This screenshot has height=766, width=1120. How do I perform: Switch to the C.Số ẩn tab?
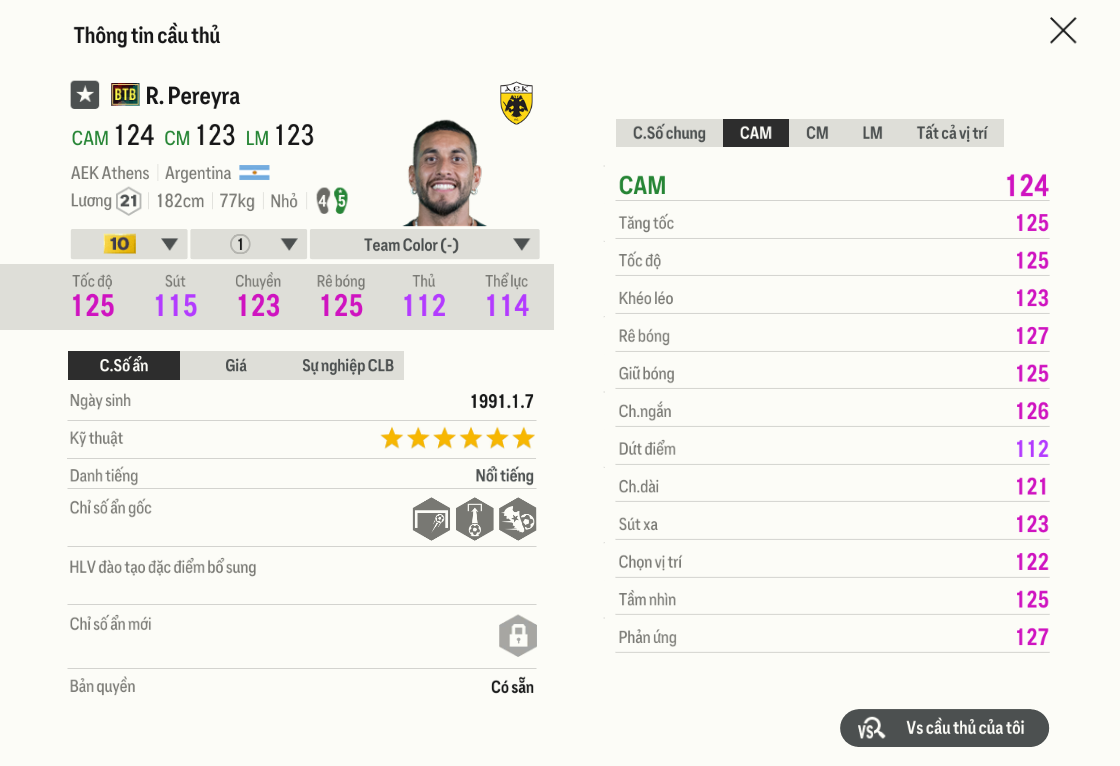pos(124,366)
